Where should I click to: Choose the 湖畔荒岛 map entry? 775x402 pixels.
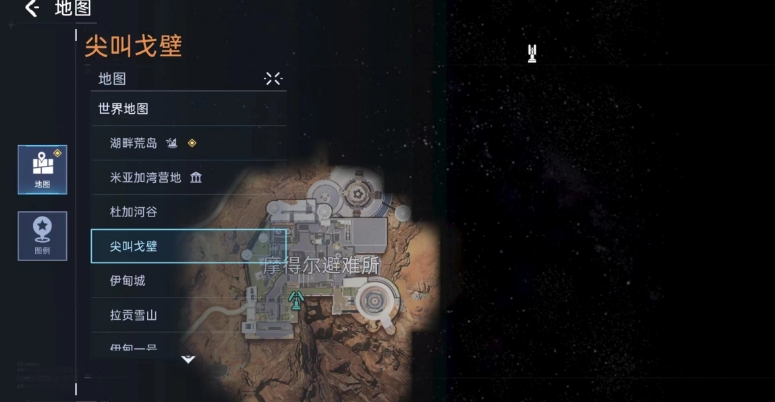pyautogui.click(x=134, y=143)
